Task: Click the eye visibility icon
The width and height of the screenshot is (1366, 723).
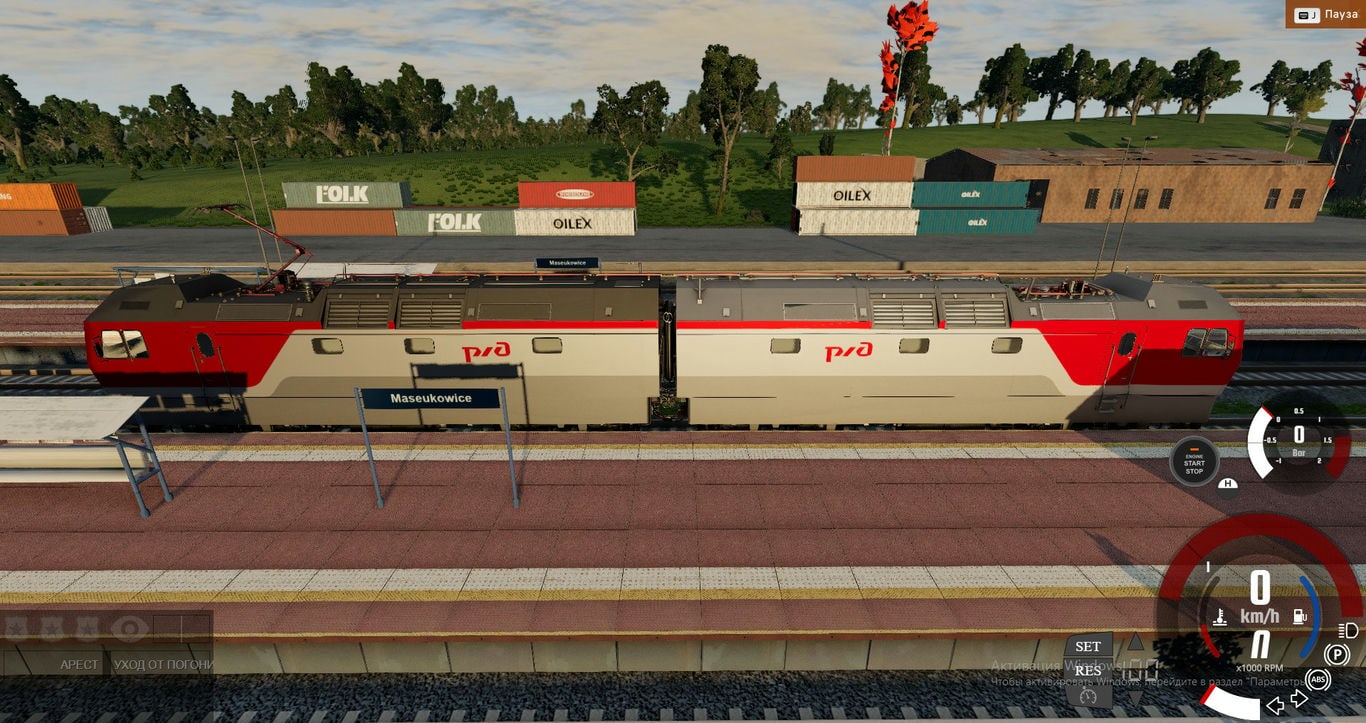Action: tap(130, 628)
